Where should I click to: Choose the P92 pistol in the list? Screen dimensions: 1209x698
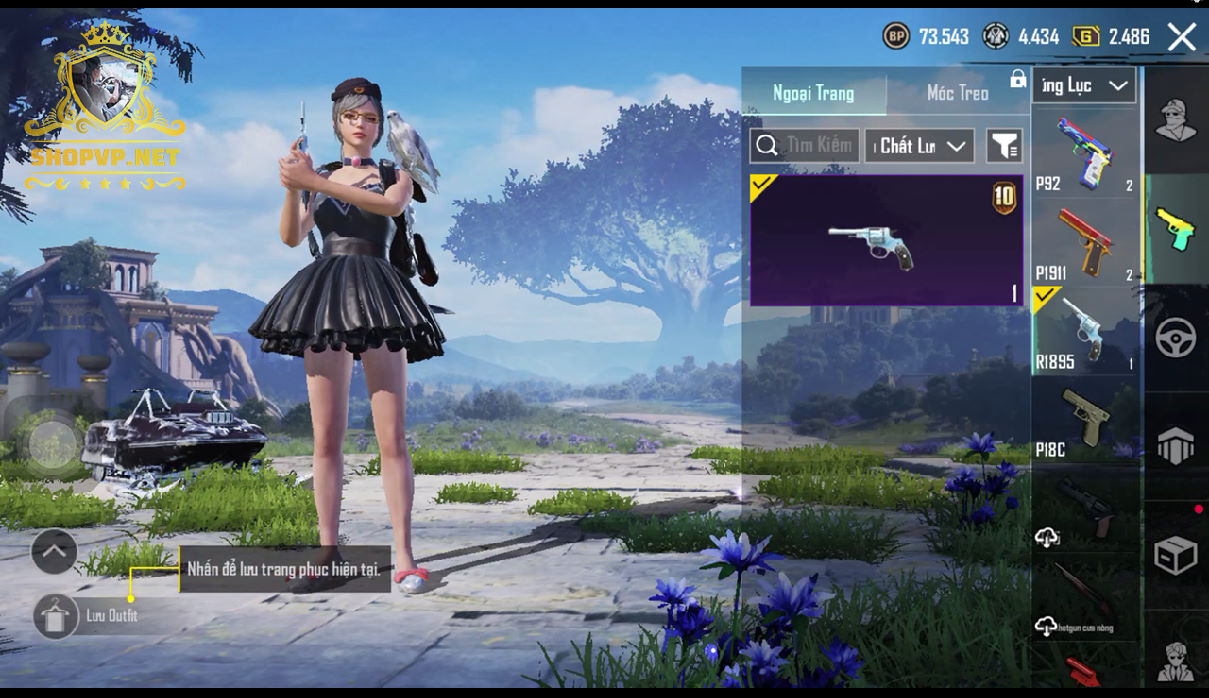point(1085,153)
